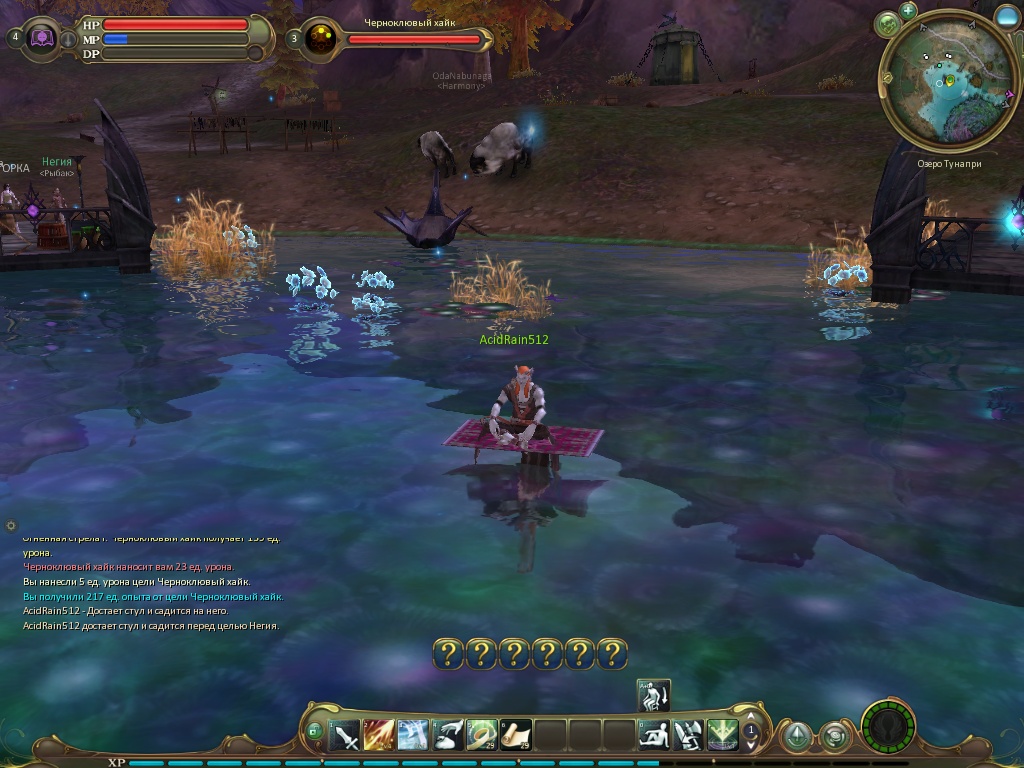Use the icy blue spell skill
1024x768 pixels.
[x=414, y=736]
